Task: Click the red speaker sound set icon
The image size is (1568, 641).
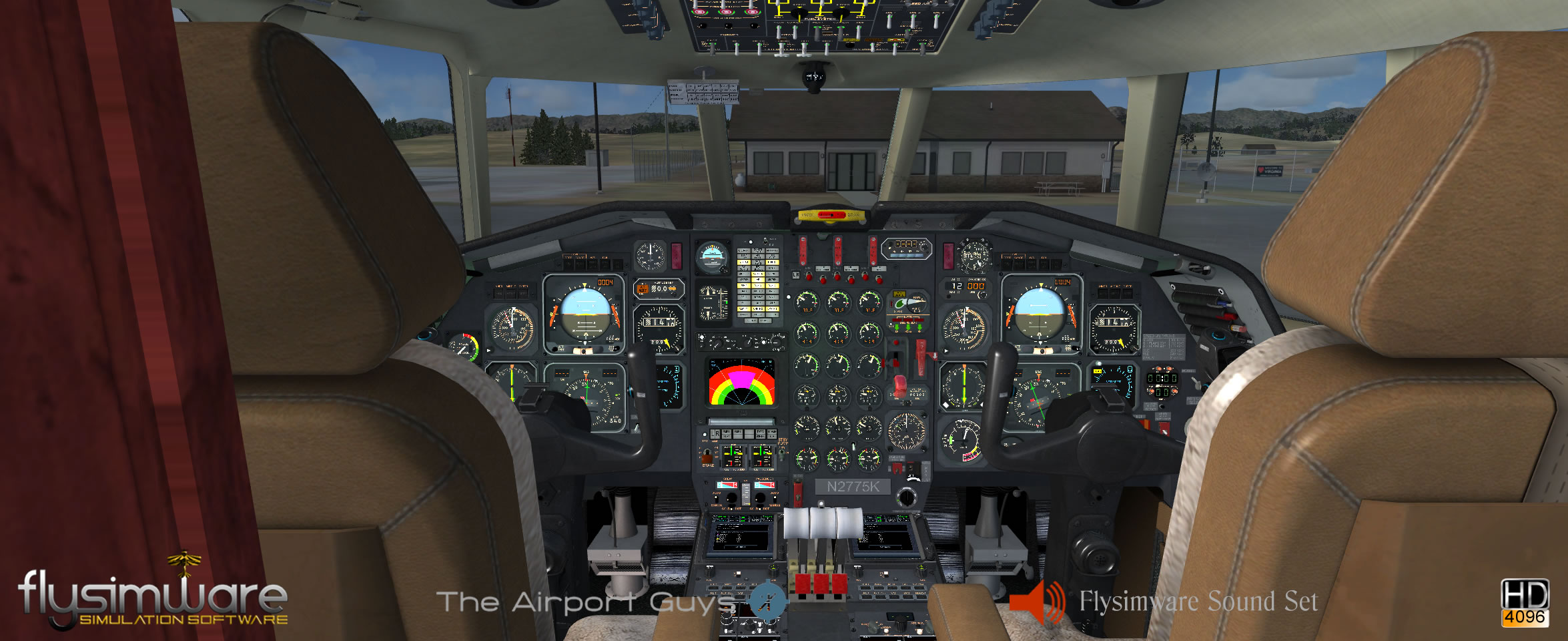Action: 1036,602
